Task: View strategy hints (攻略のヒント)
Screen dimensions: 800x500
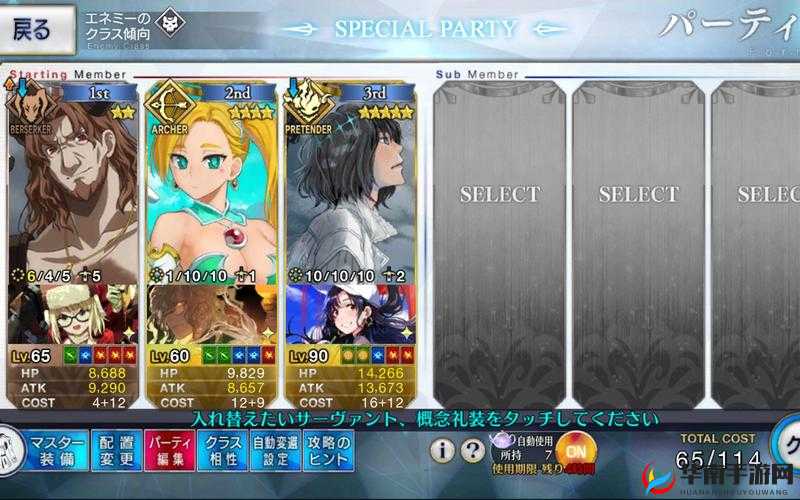Action: (328, 451)
